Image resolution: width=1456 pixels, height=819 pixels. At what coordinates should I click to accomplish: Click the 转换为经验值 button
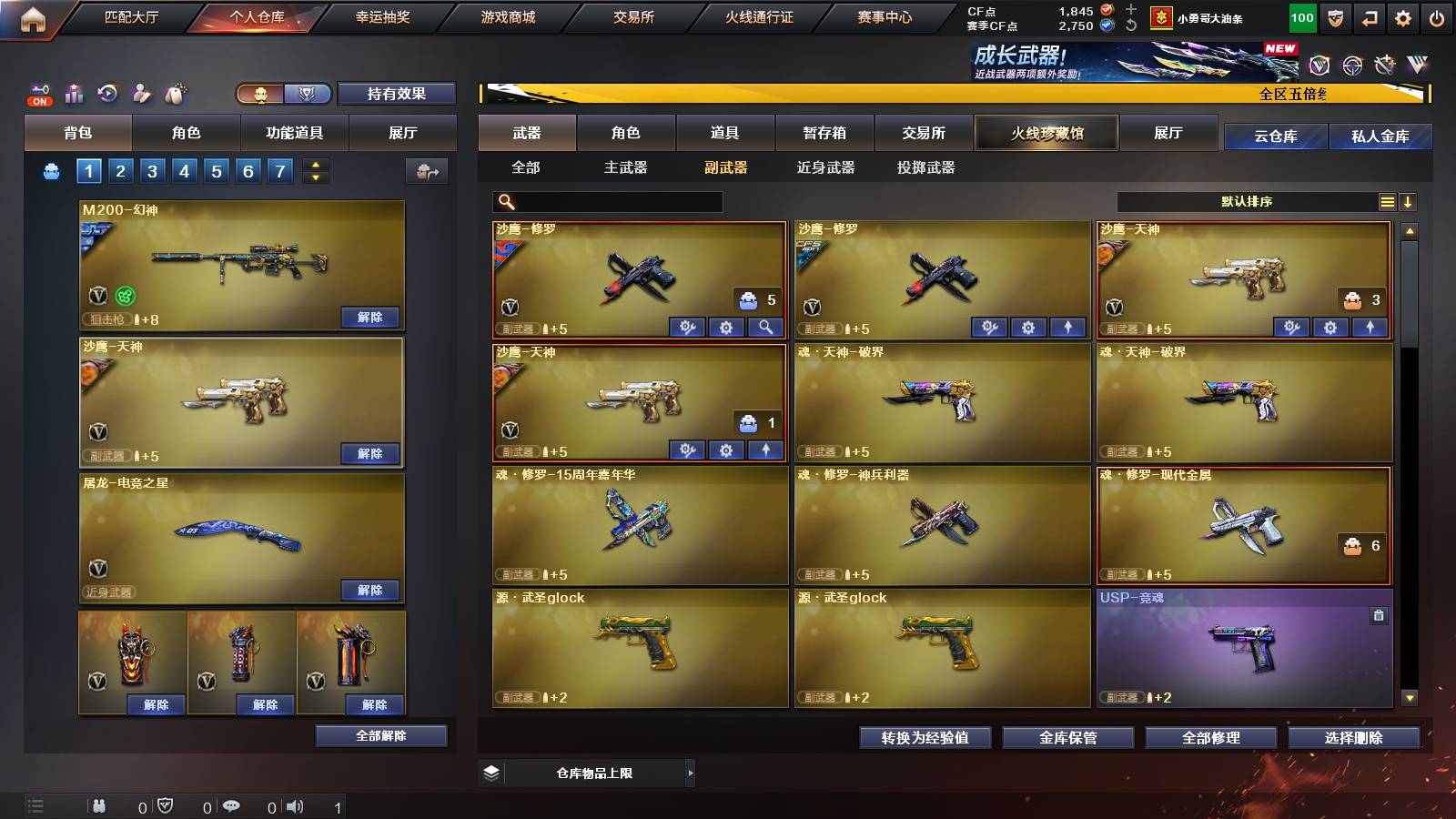pyautogui.click(x=925, y=738)
